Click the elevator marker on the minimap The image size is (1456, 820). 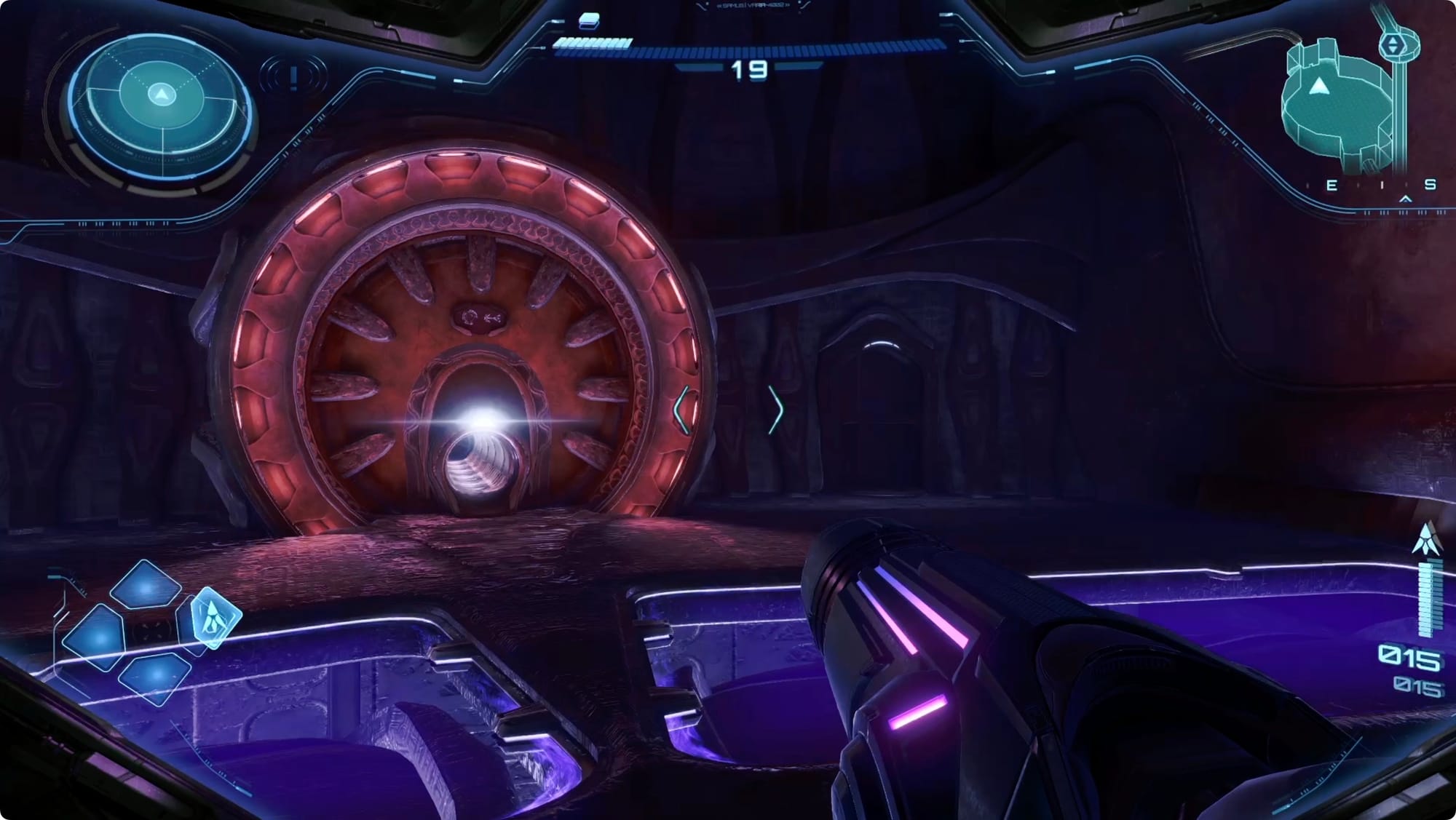pos(1393,45)
